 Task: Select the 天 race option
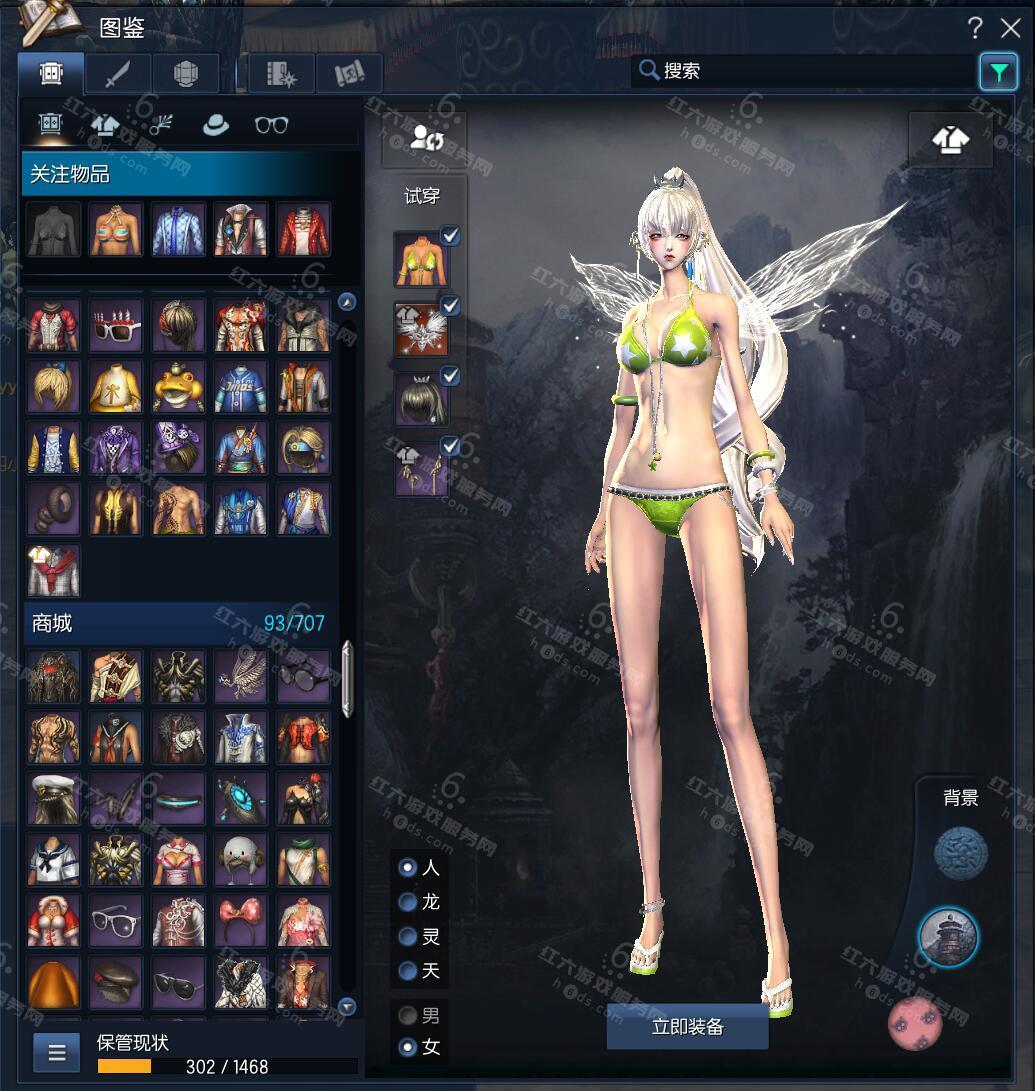click(x=408, y=971)
